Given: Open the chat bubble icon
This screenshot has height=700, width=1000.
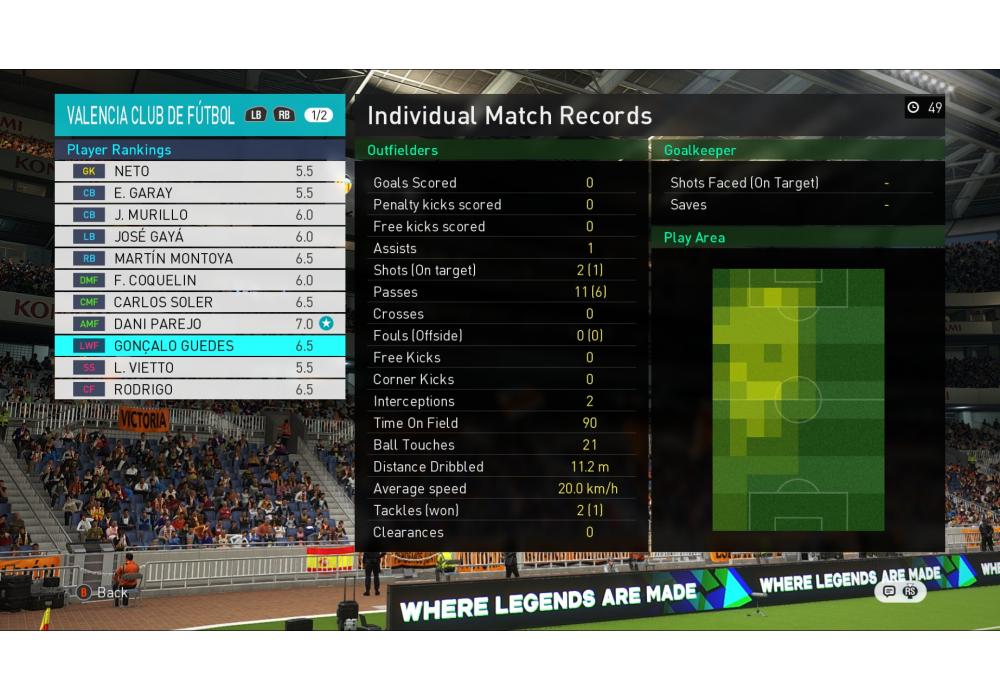Looking at the screenshot, I should (x=888, y=591).
